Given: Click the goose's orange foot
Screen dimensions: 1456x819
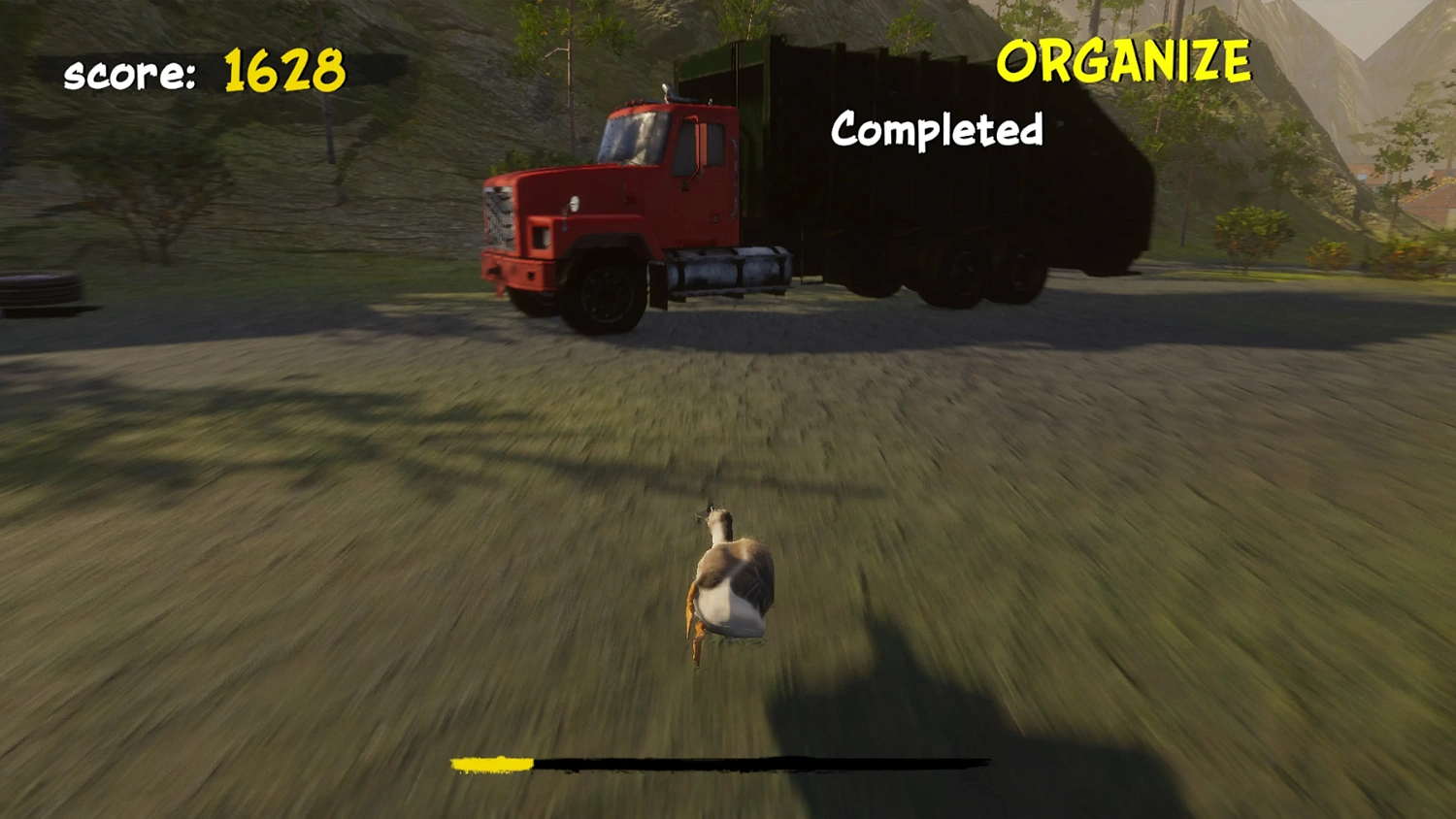Looking at the screenshot, I should point(695,645).
